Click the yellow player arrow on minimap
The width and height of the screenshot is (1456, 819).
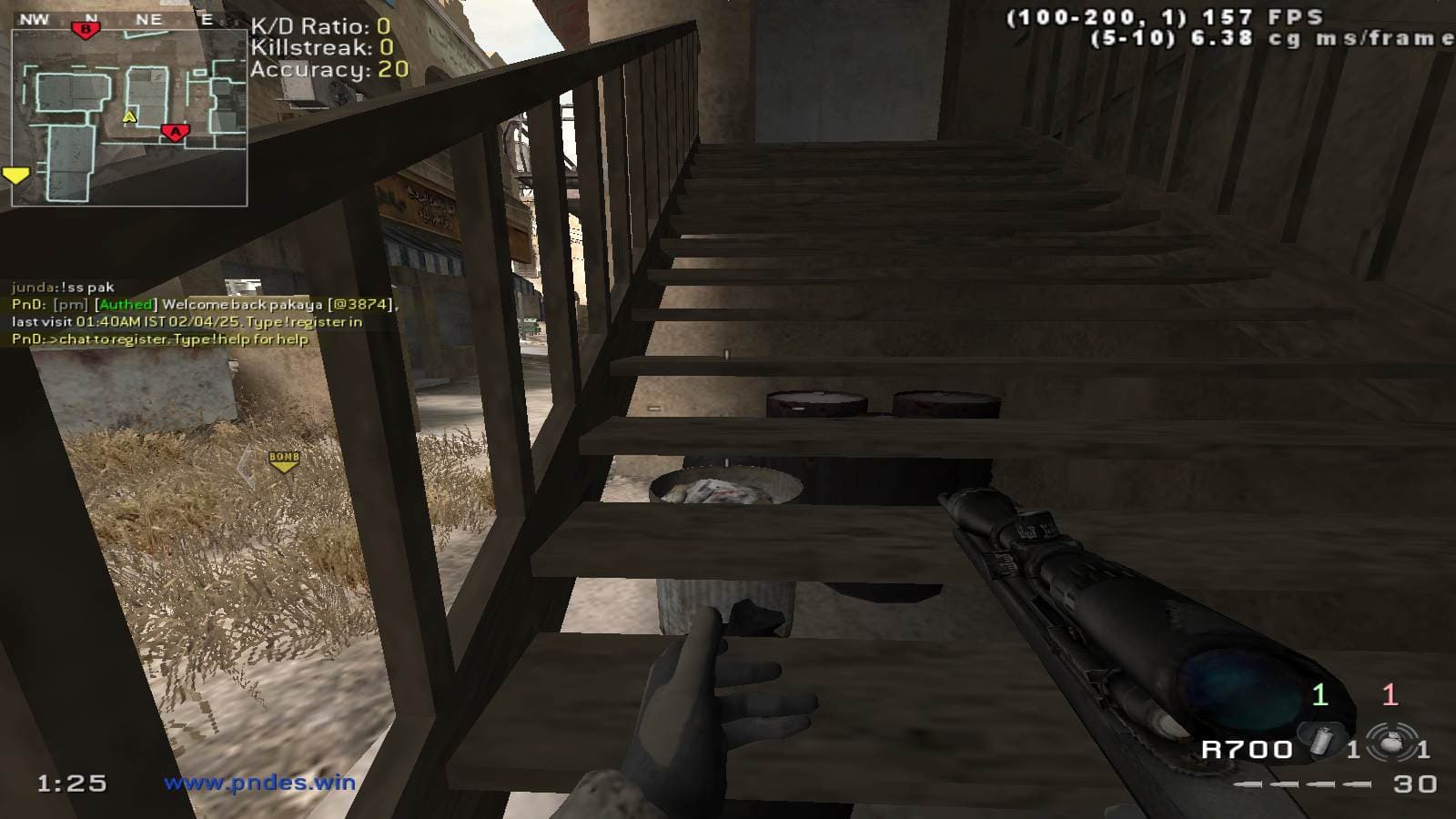click(x=129, y=116)
